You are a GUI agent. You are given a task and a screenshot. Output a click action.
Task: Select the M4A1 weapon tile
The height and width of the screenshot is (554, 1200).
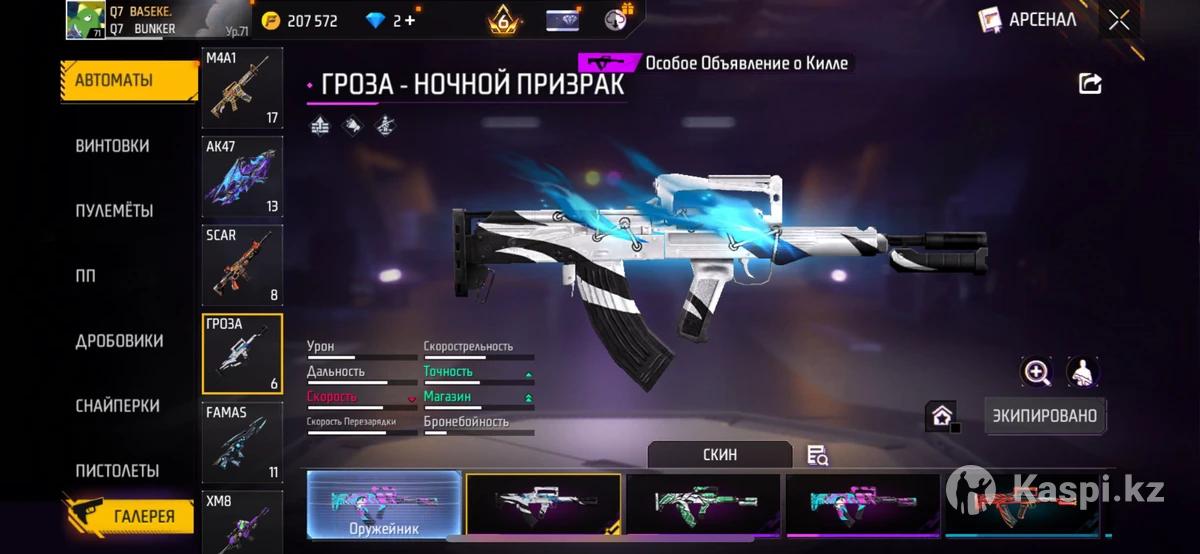[242, 88]
